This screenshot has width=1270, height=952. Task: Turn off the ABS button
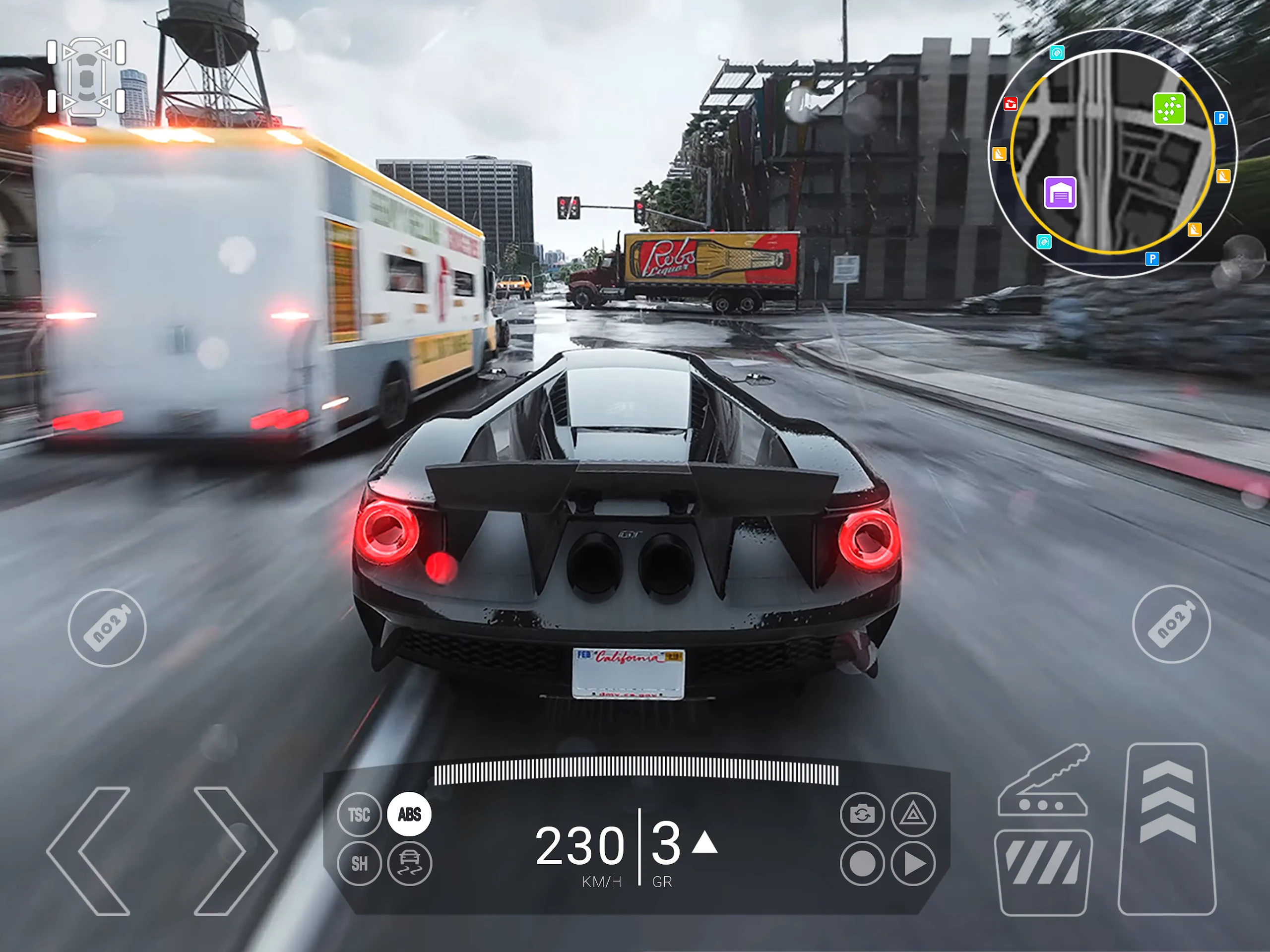(x=409, y=814)
